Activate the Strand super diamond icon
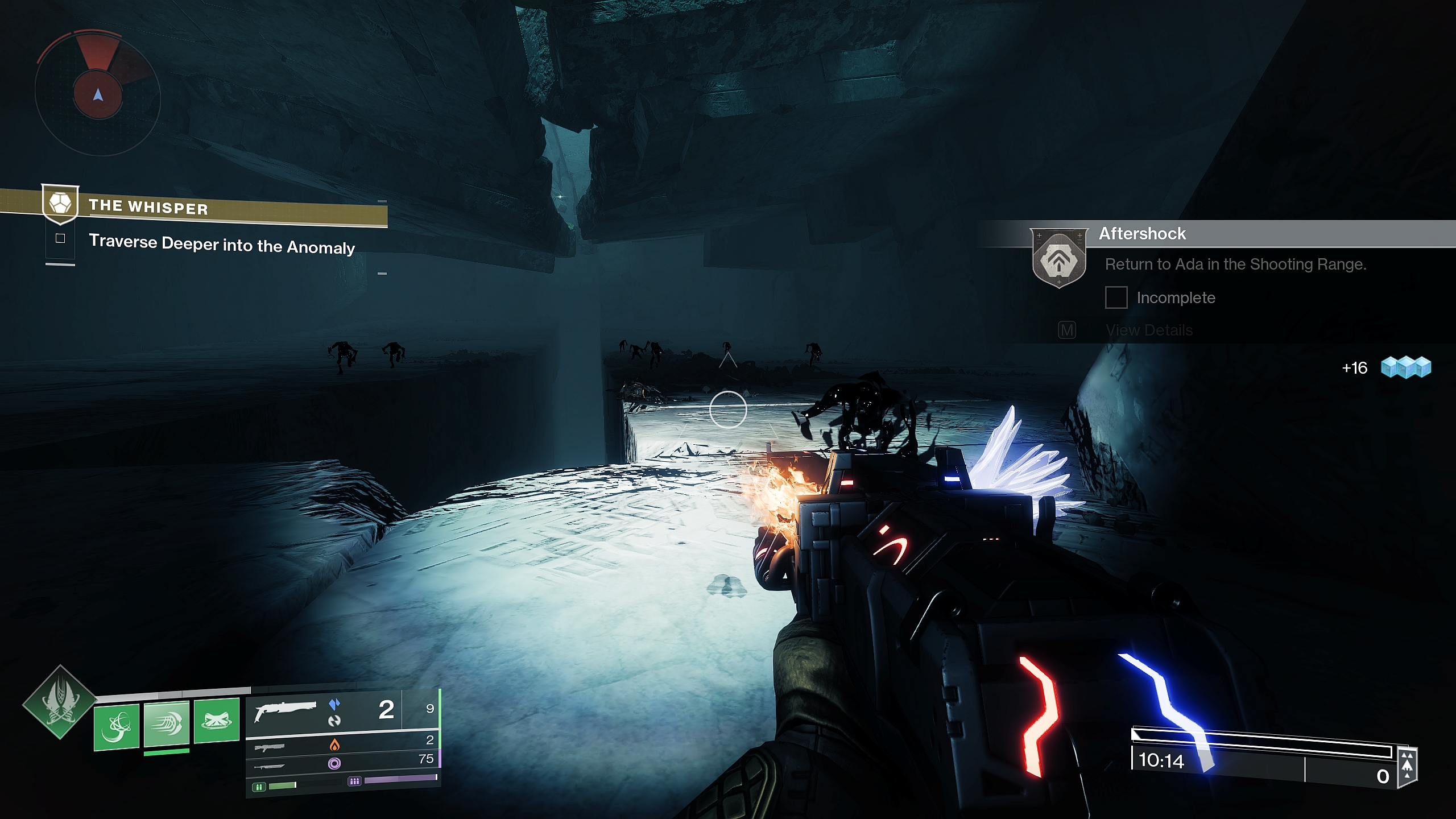Viewport: 1456px width, 819px height. pos(59,702)
